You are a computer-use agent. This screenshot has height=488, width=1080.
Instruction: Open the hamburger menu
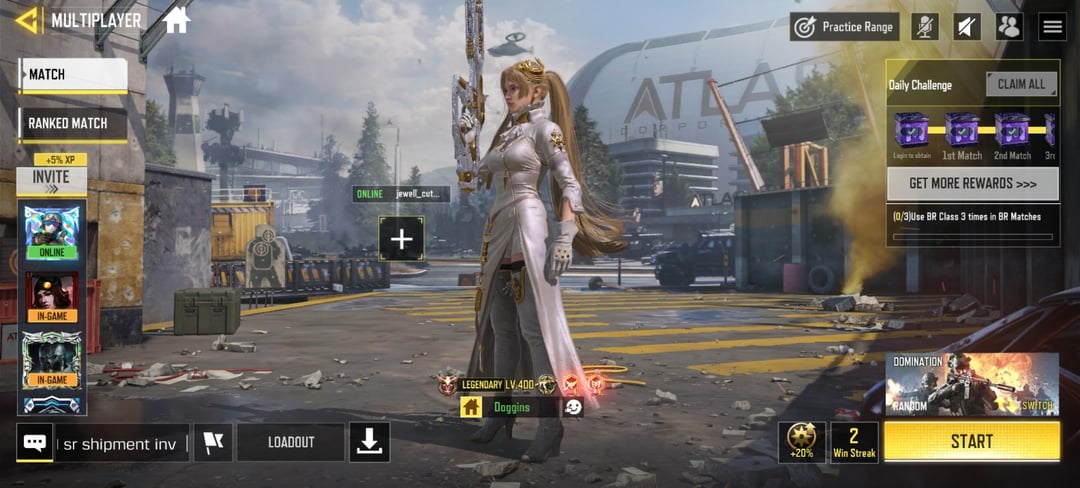click(1052, 27)
